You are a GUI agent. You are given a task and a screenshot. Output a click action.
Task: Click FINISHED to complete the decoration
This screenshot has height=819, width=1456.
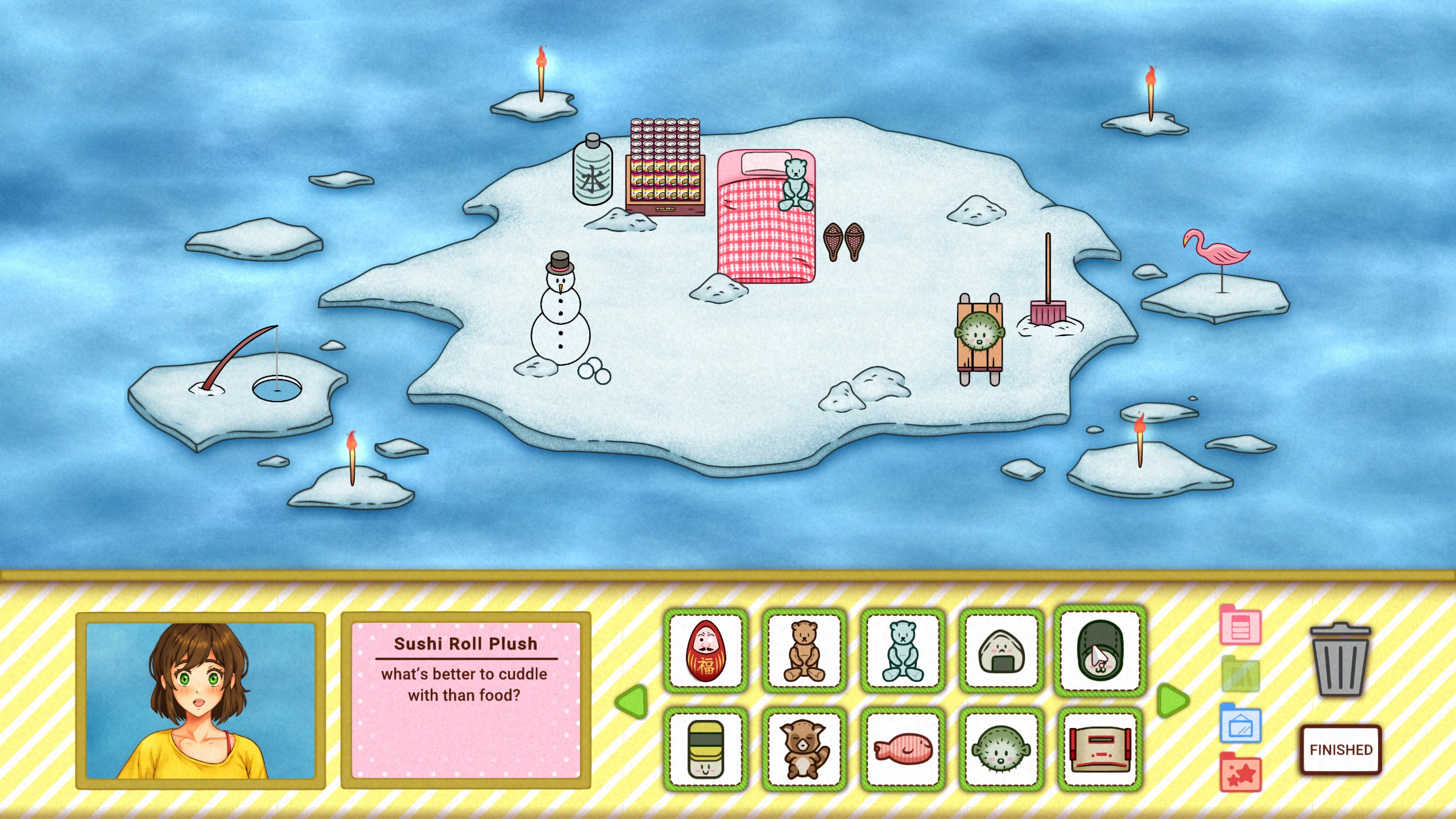[1341, 750]
